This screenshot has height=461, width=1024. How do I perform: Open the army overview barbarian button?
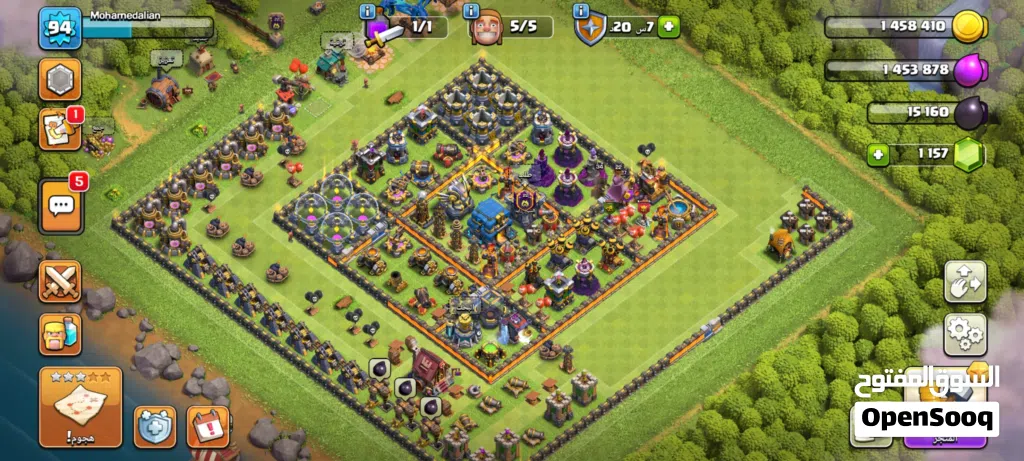[x=60, y=333]
